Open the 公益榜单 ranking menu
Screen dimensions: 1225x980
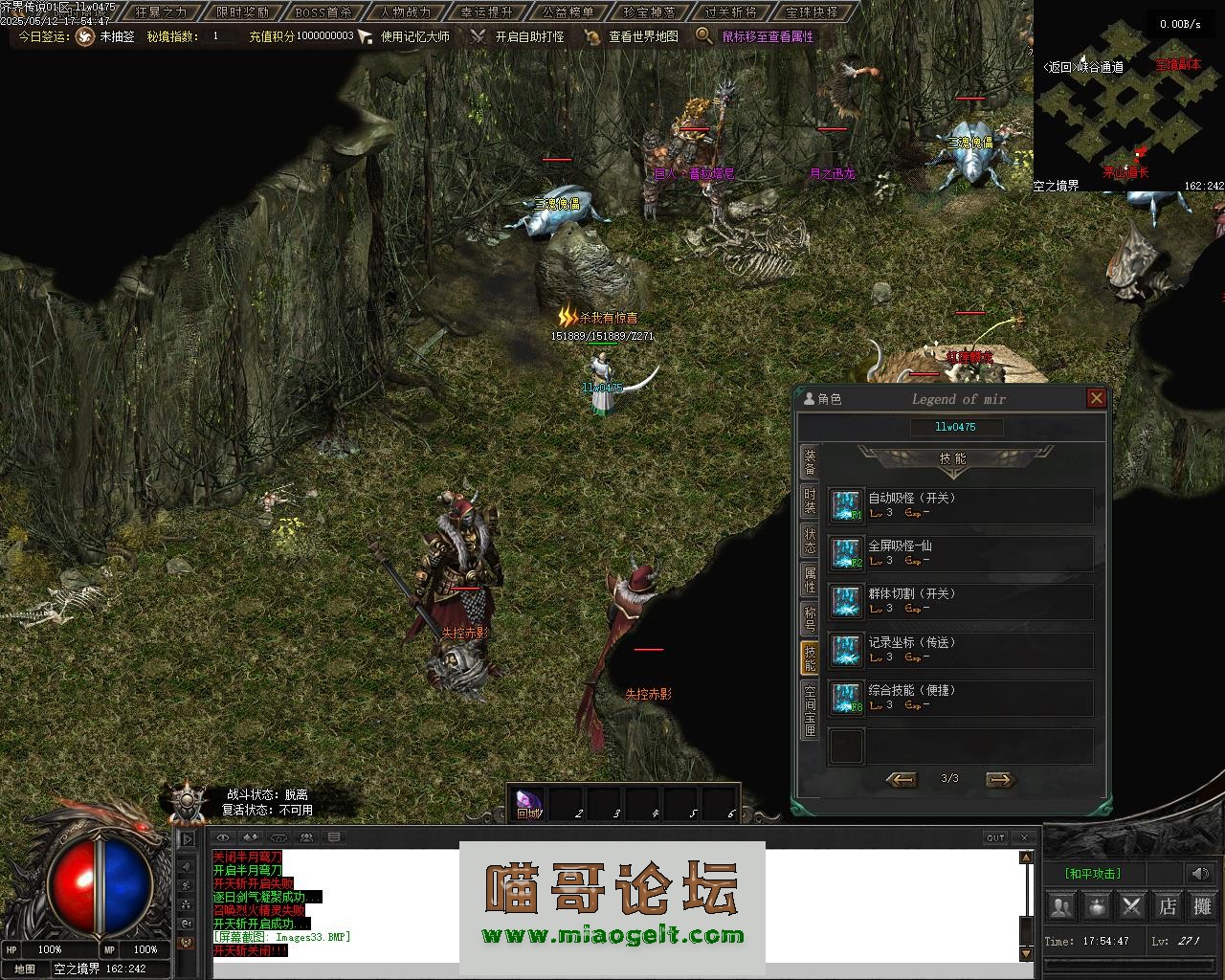click(568, 12)
